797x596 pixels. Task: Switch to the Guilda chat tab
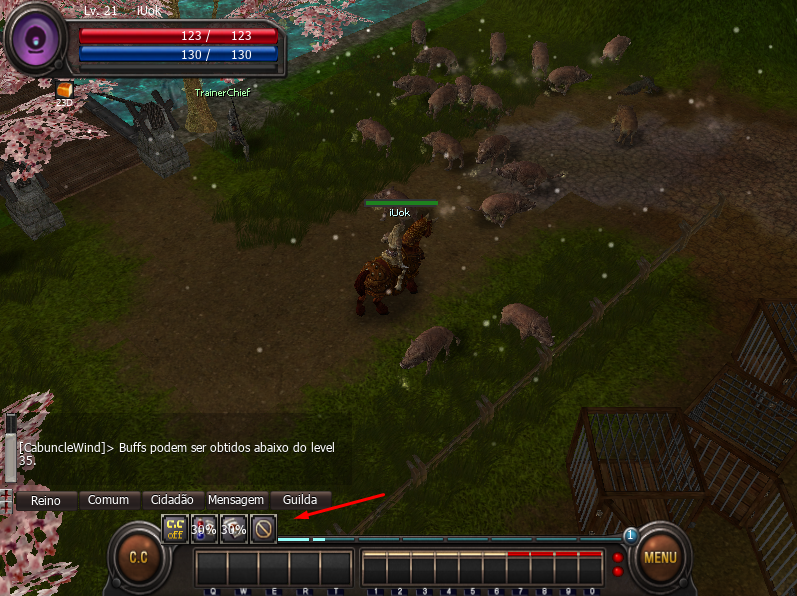(x=300, y=500)
